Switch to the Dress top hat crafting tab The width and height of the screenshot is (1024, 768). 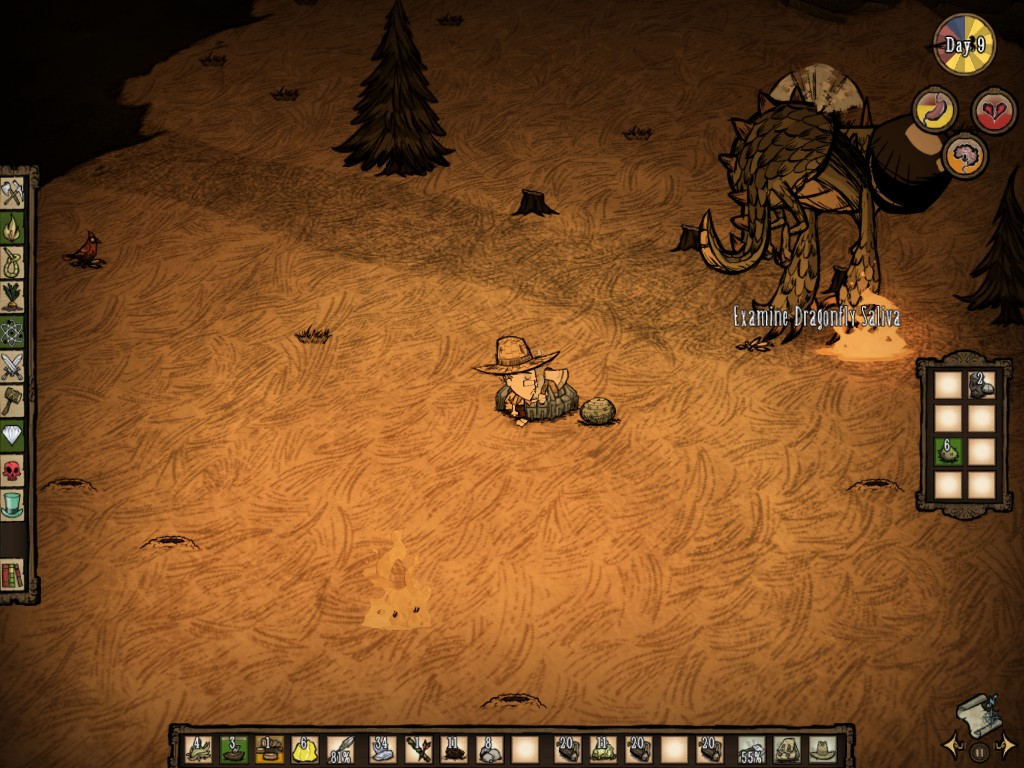pos(12,505)
